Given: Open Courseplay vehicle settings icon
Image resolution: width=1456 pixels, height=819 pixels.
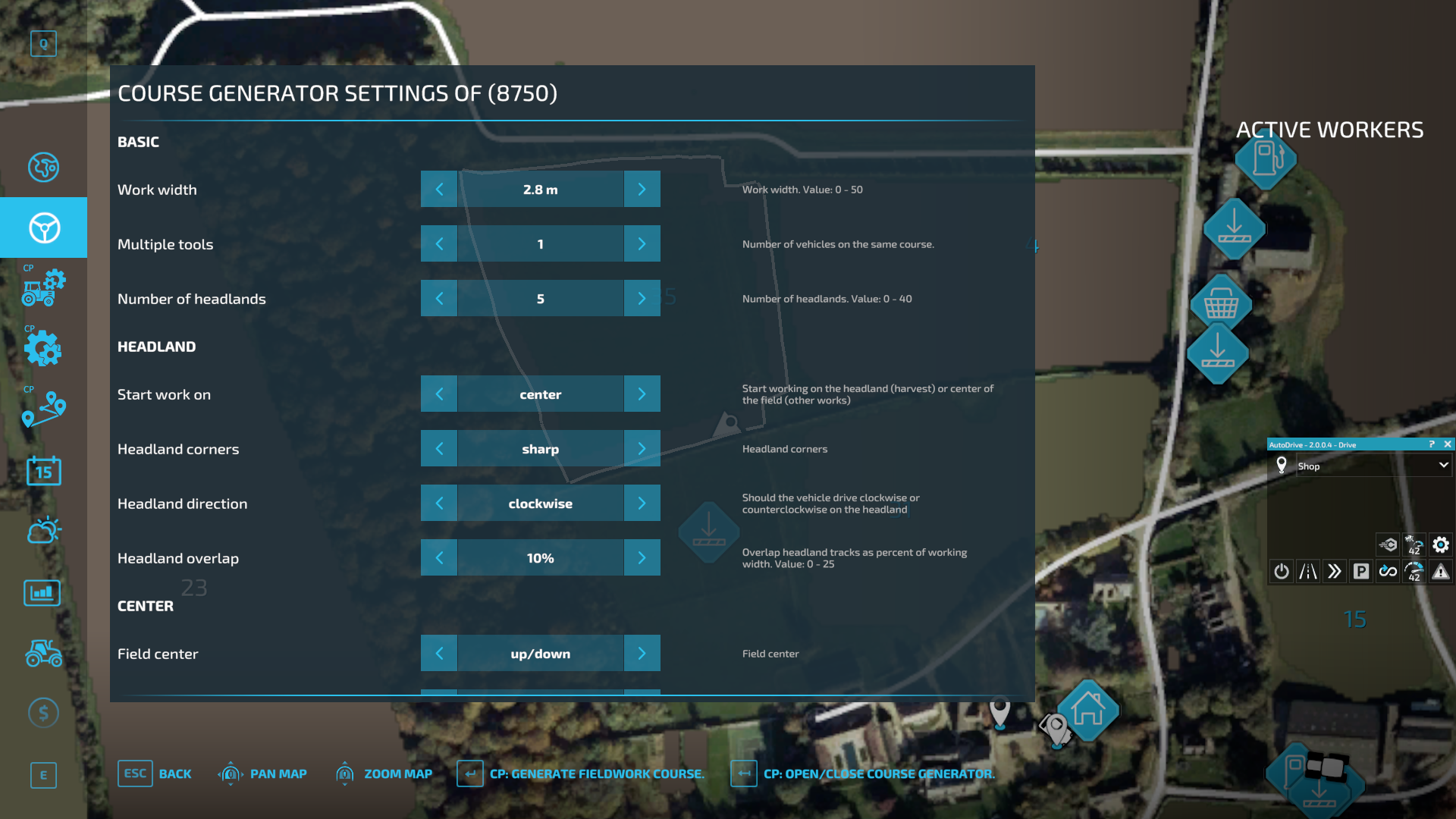Looking at the screenshot, I should 43,287.
